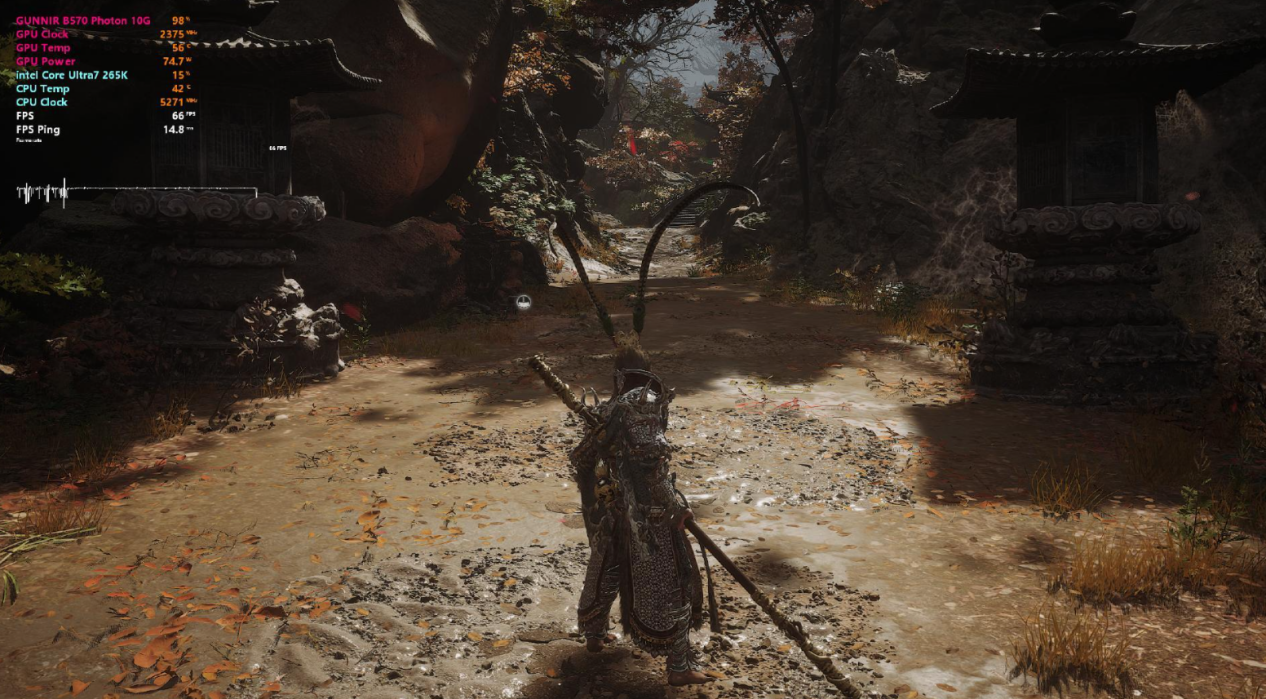Click the white circular interaction marker icon
The width and height of the screenshot is (1266, 699).
(523, 302)
